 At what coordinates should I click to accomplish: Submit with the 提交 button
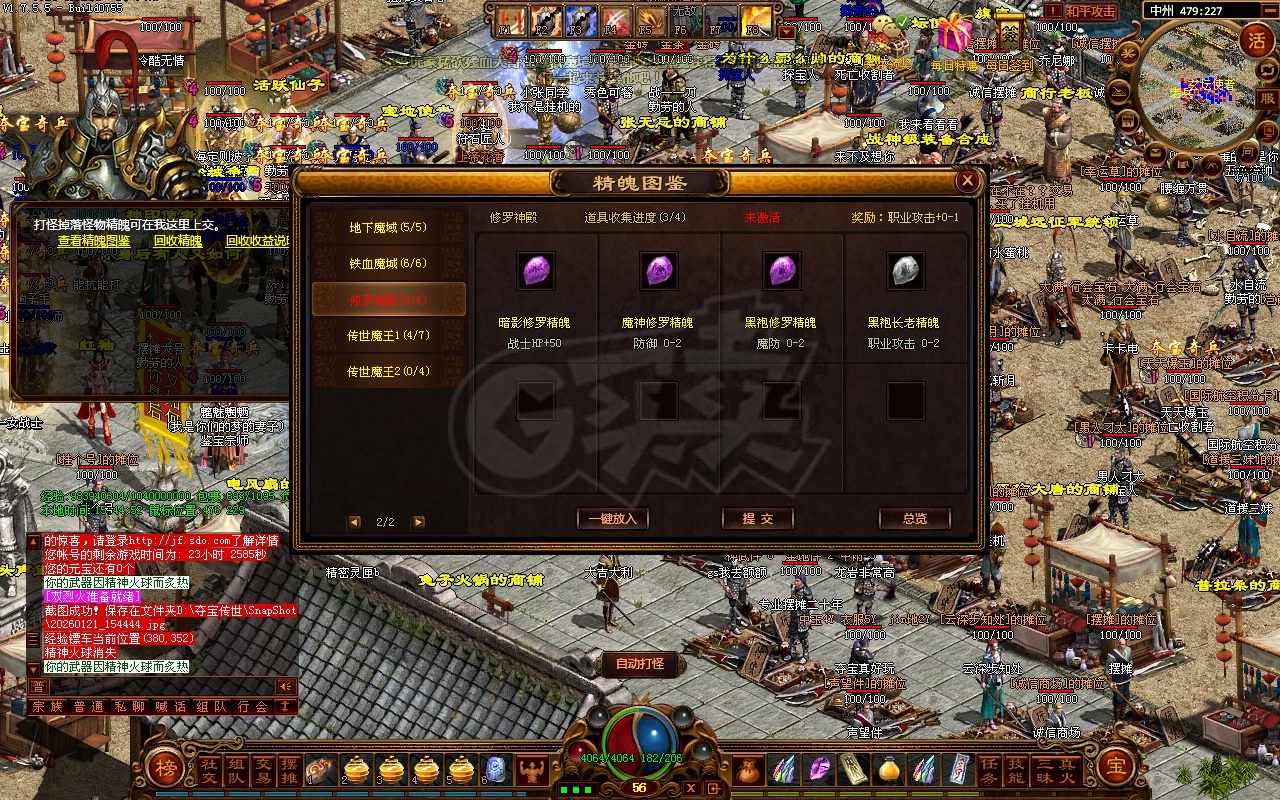pyautogui.click(x=758, y=518)
